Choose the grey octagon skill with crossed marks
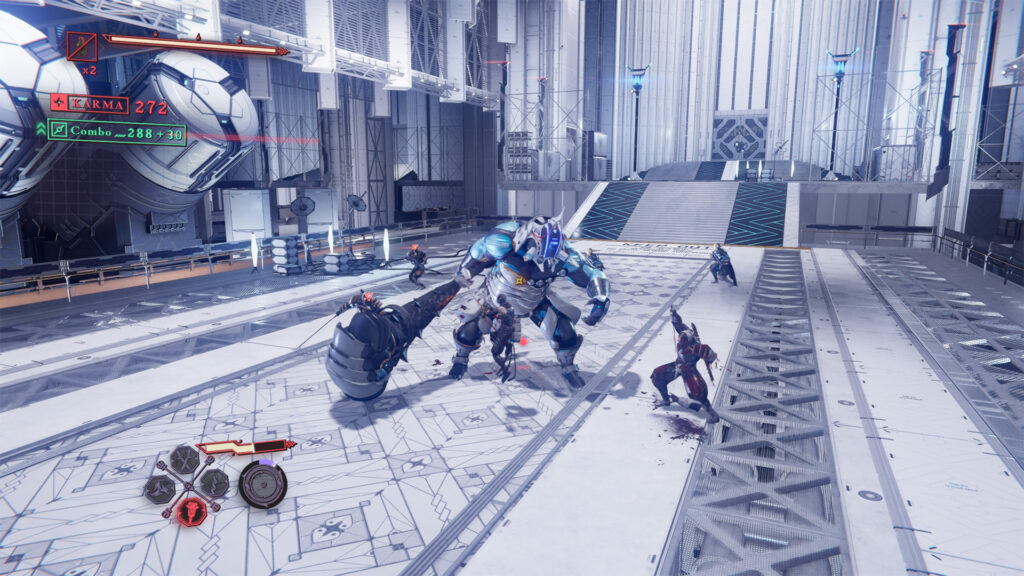The height and width of the screenshot is (576, 1024). (186, 459)
